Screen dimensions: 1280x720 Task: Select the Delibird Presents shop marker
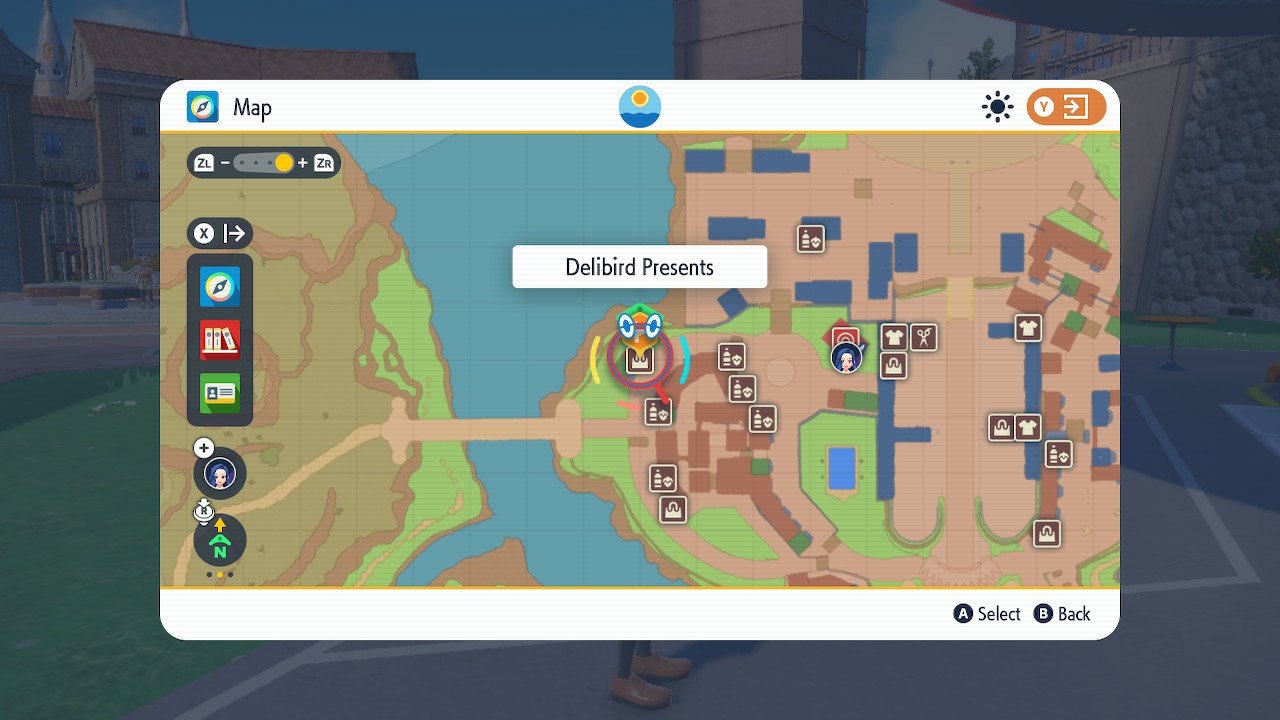(x=640, y=360)
